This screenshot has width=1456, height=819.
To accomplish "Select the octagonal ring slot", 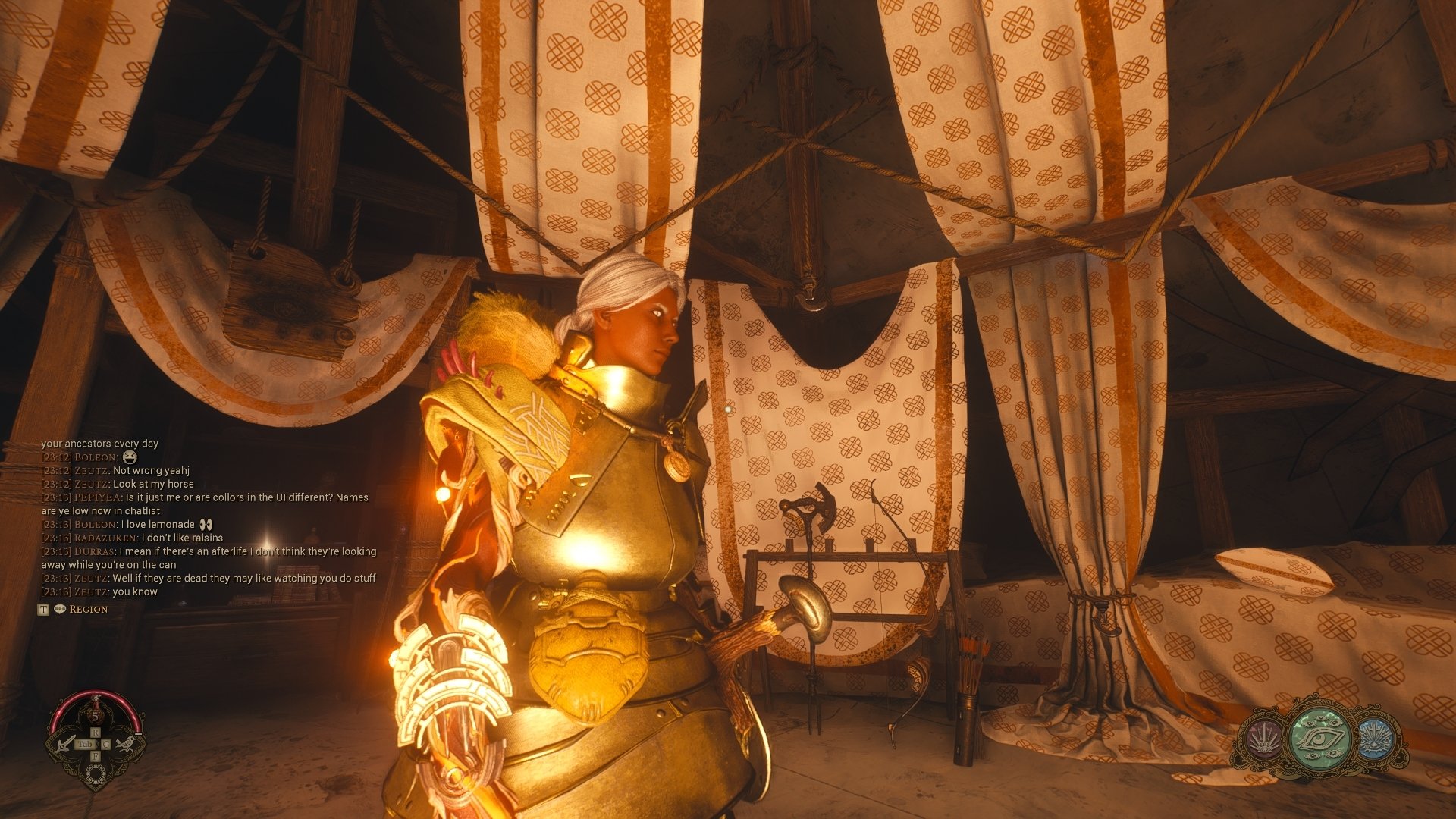I will click(x=96, y=773).
